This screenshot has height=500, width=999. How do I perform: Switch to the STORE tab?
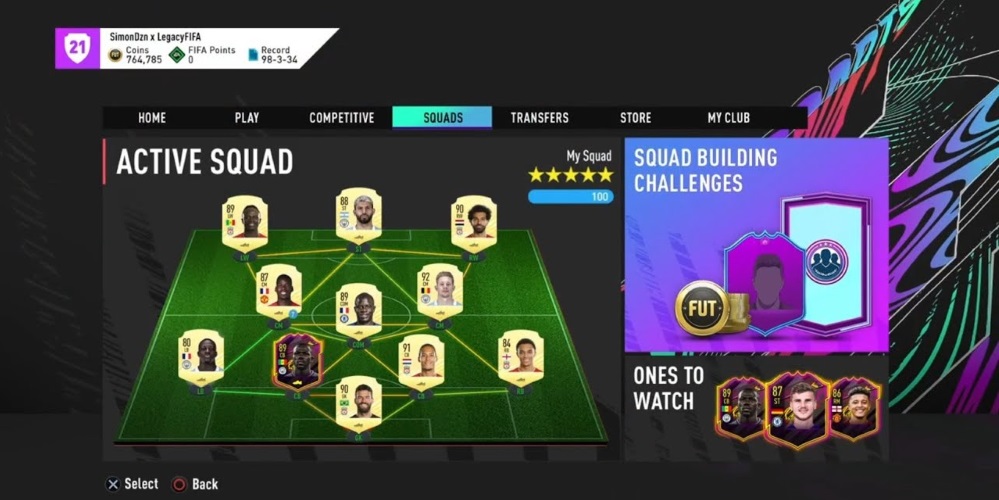coord(635,118)
